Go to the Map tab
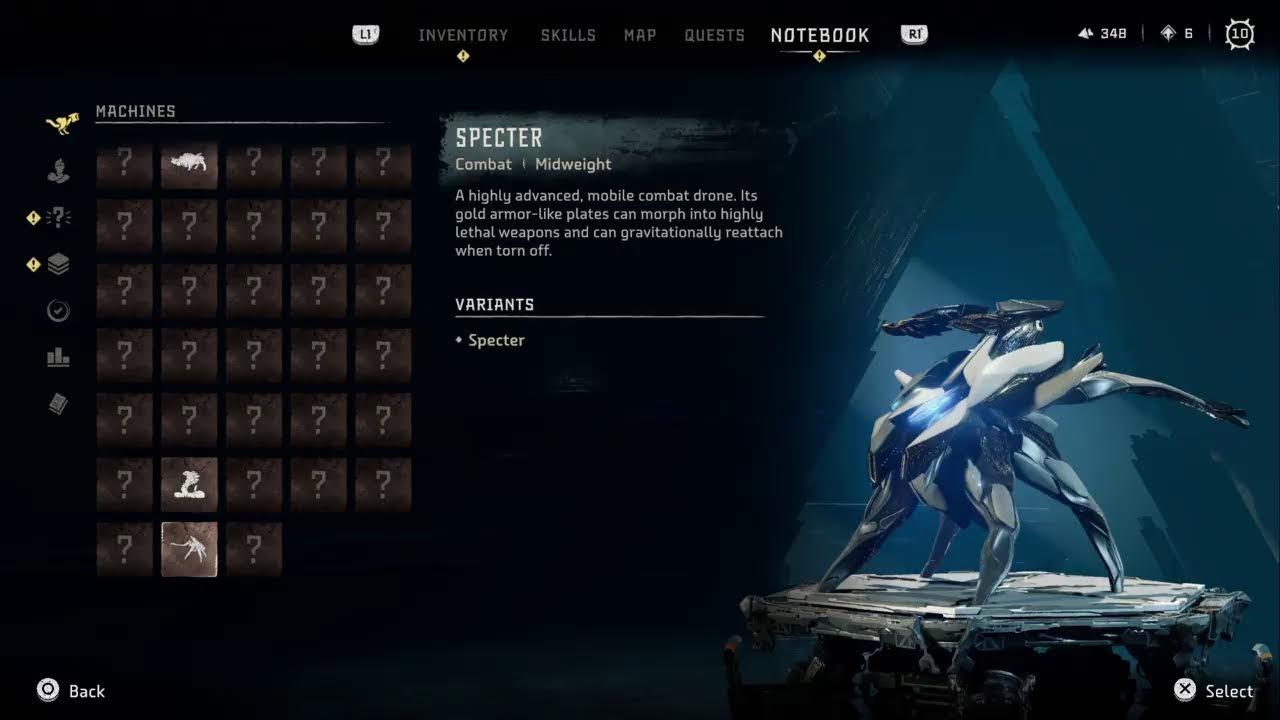 coord(640,35)
